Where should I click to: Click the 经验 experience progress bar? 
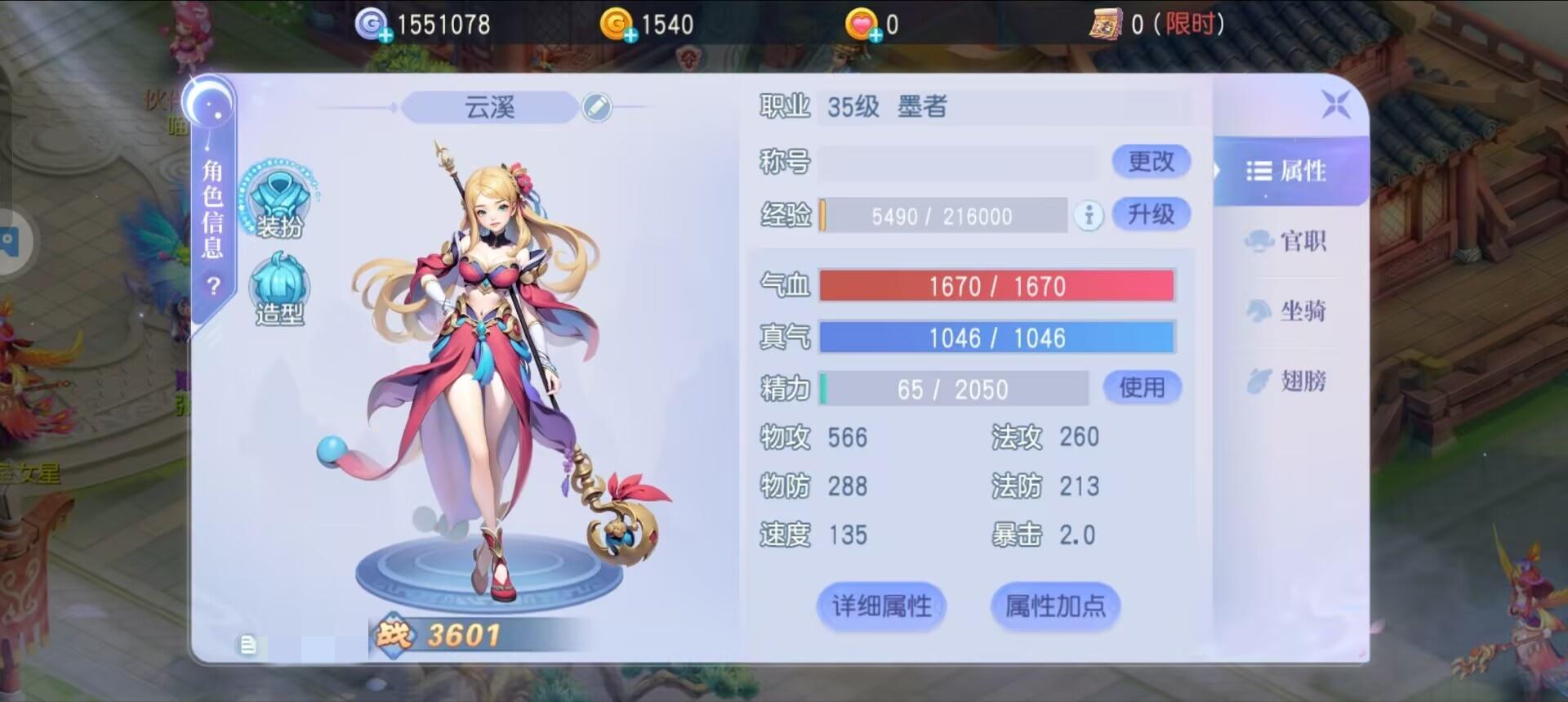pos(943,216)
